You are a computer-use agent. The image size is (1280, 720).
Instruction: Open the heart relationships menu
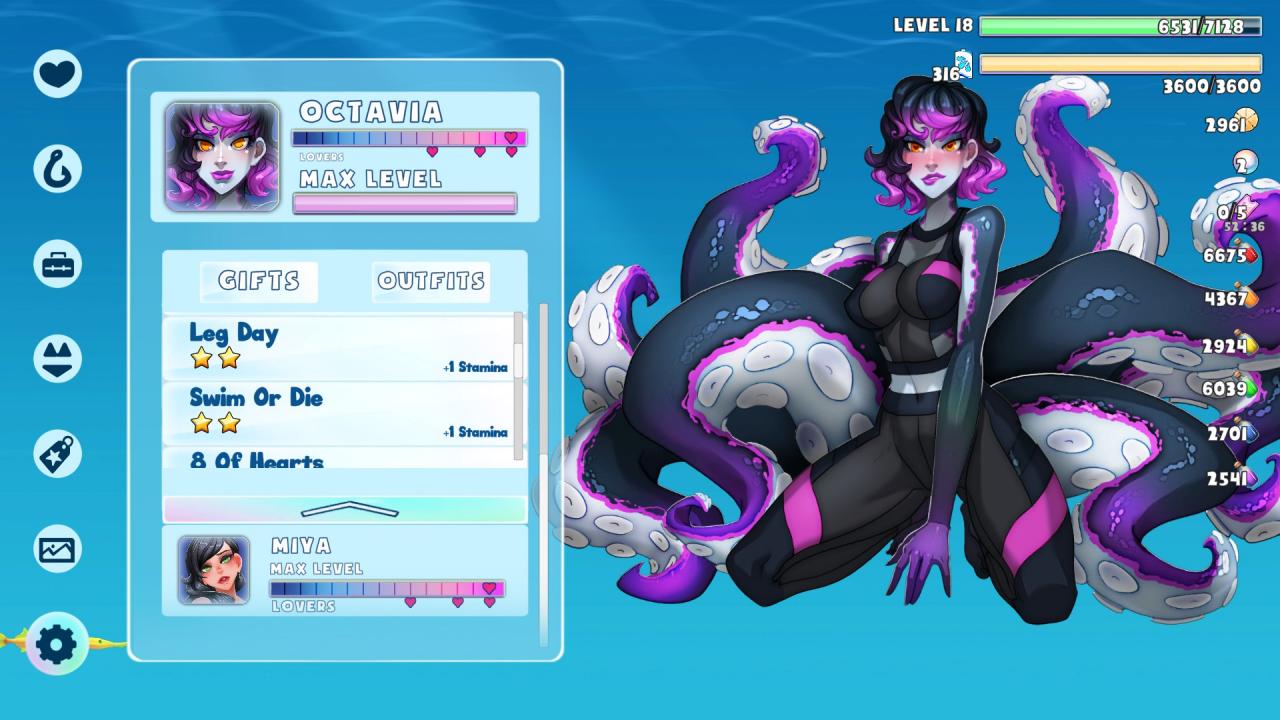[x=57, y=73]
